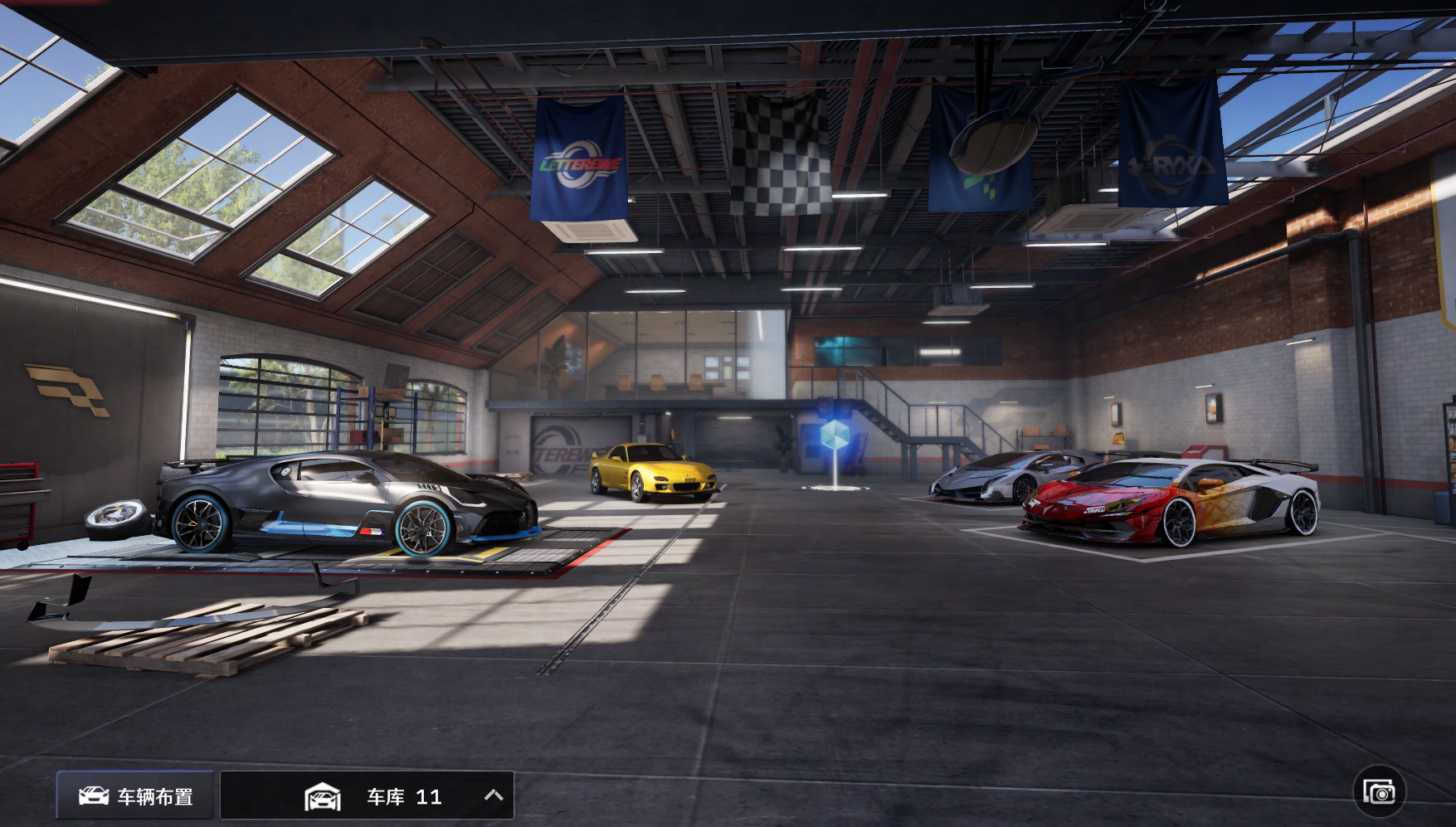Image resolution: width=1456 pixels, height=827 pixels.
Task: Open the 车辆布置 vehicle layout button
Action: [x=135, y=796]
